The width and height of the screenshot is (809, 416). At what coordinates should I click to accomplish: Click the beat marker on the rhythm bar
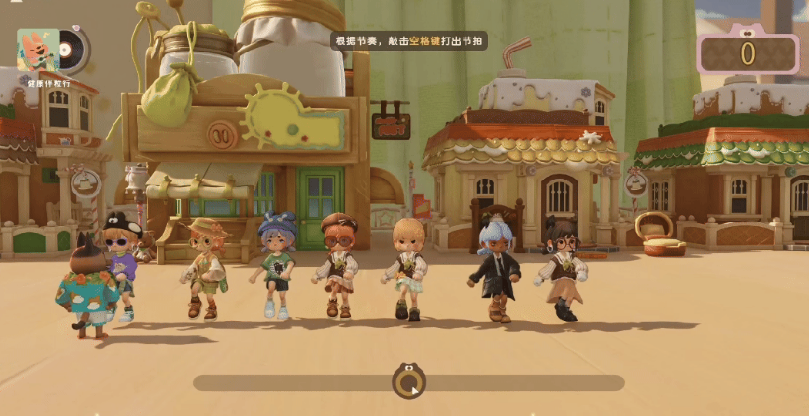coord(408,381)
